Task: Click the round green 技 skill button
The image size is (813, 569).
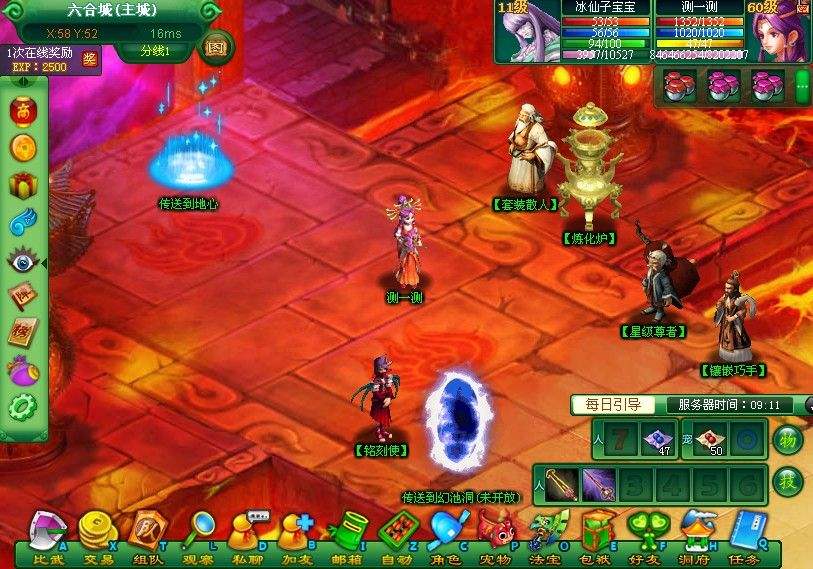Action: pos(789,482)
